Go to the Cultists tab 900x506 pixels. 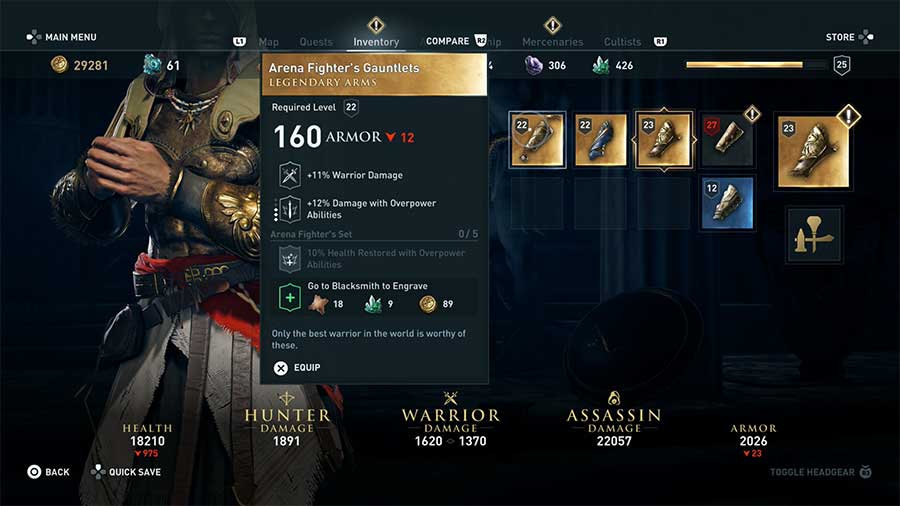point(623,42)
